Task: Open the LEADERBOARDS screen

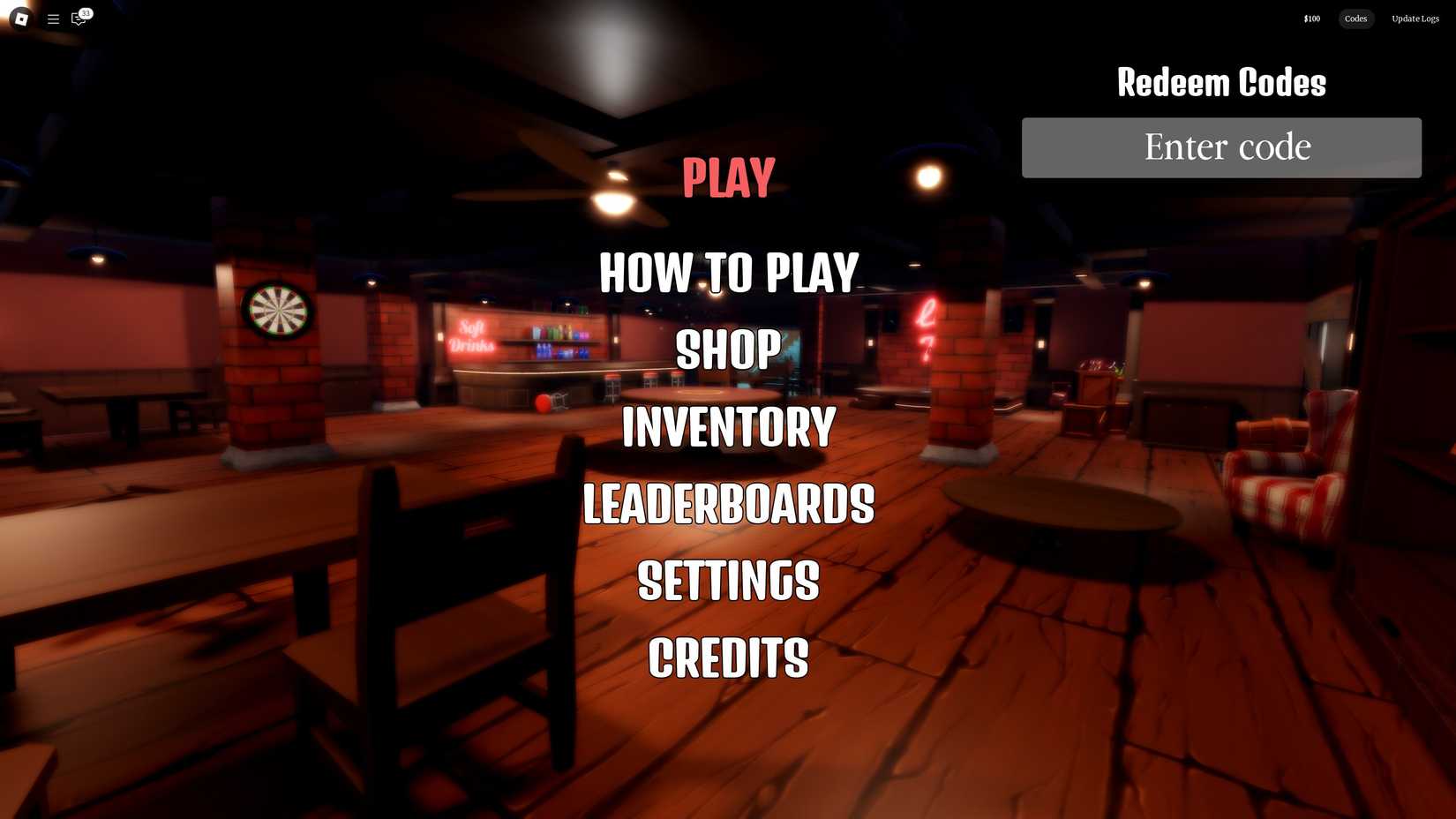Action: click(x=727, y=505)
